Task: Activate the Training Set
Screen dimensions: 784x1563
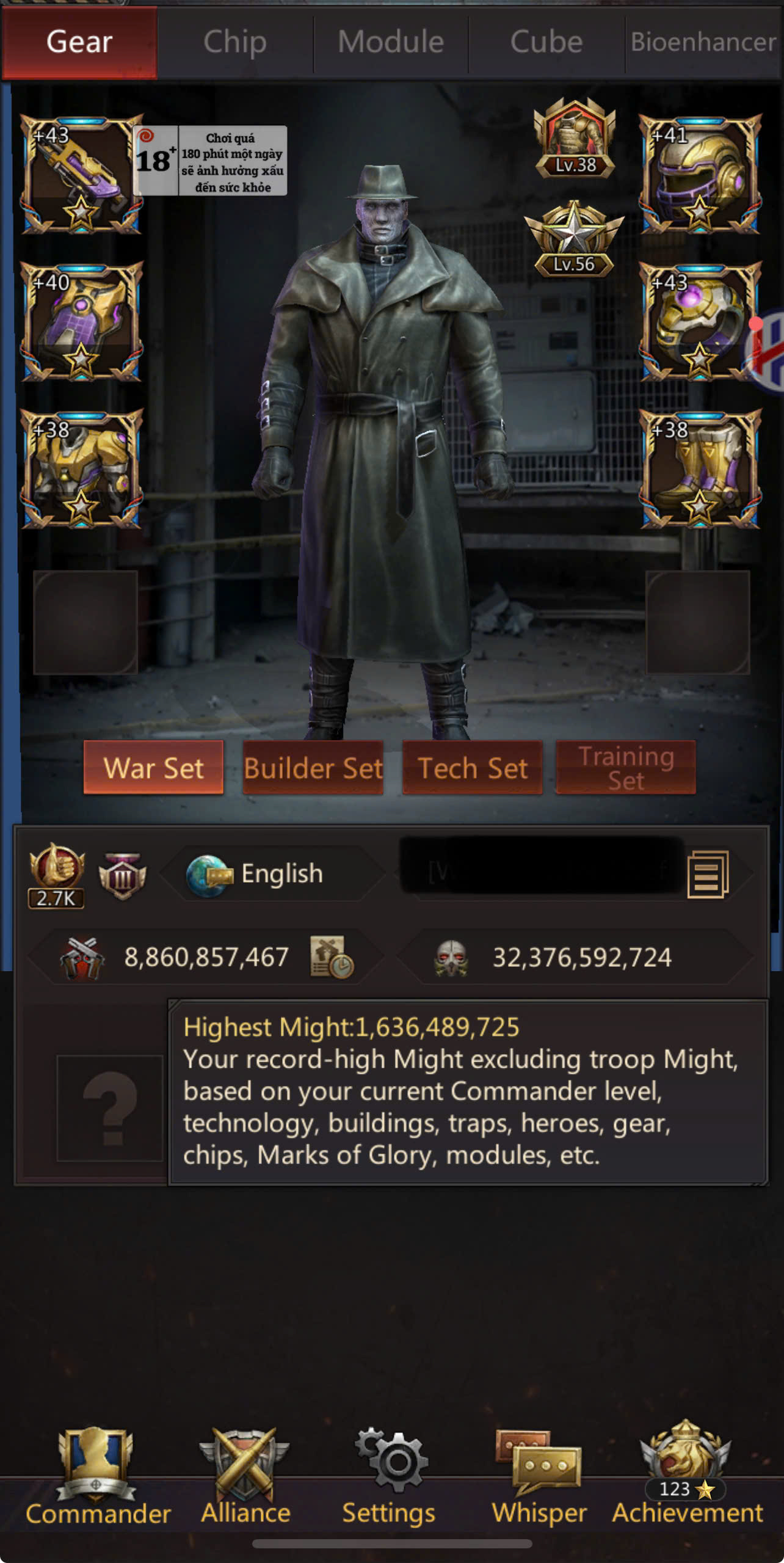Action: [x=626, y=768]
